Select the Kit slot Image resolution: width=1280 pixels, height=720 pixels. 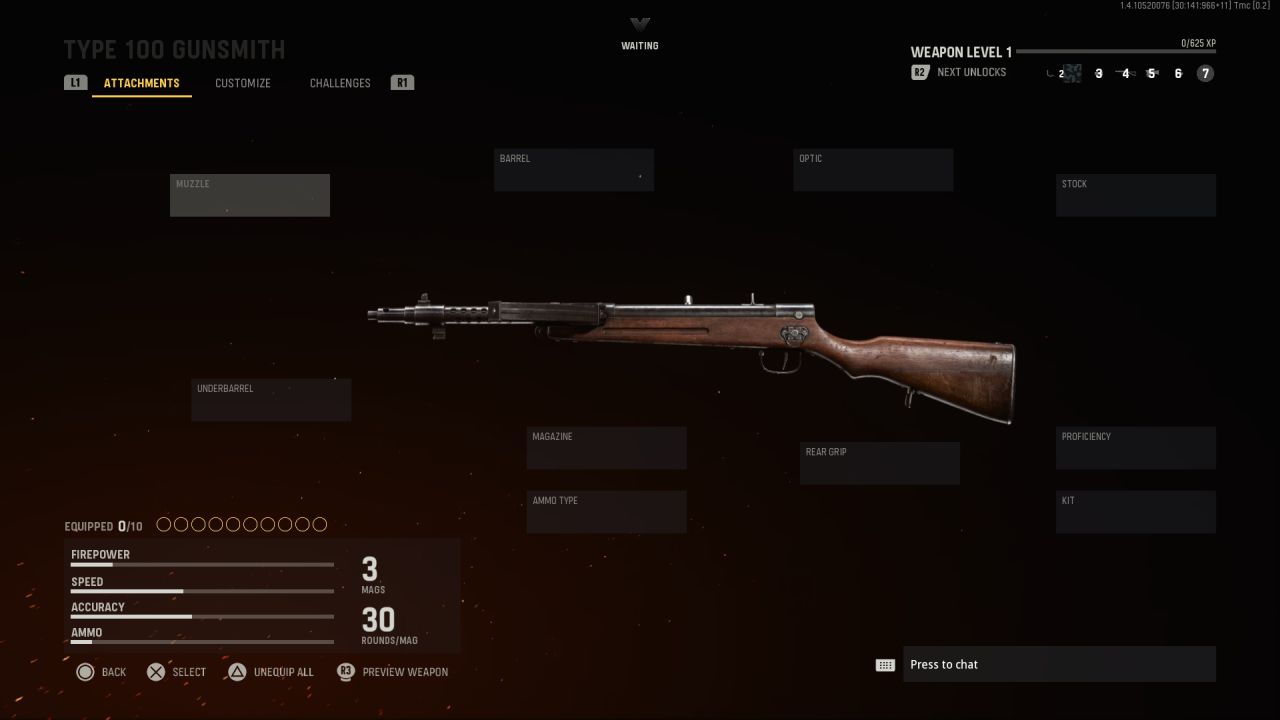(1136, 512)
